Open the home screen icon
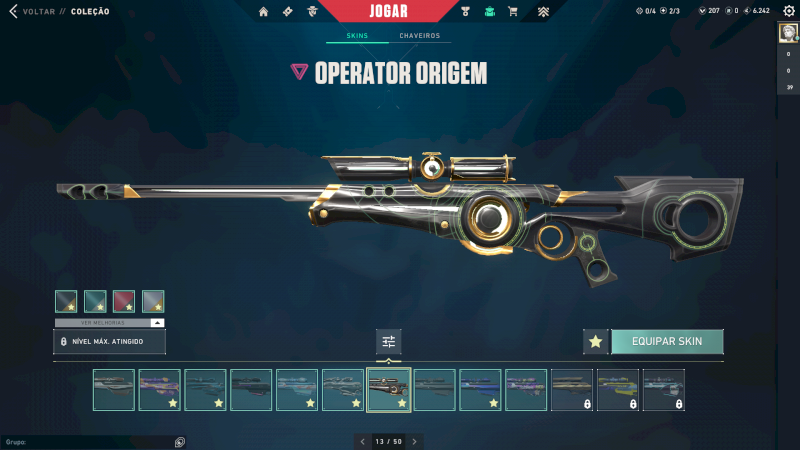Screen dimensions: 800x450 [x=263, y=12]
